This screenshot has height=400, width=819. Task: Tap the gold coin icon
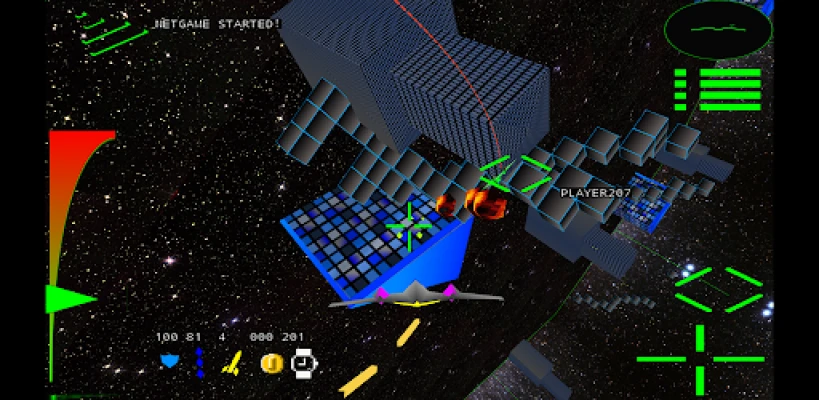[x=271, y=363]
